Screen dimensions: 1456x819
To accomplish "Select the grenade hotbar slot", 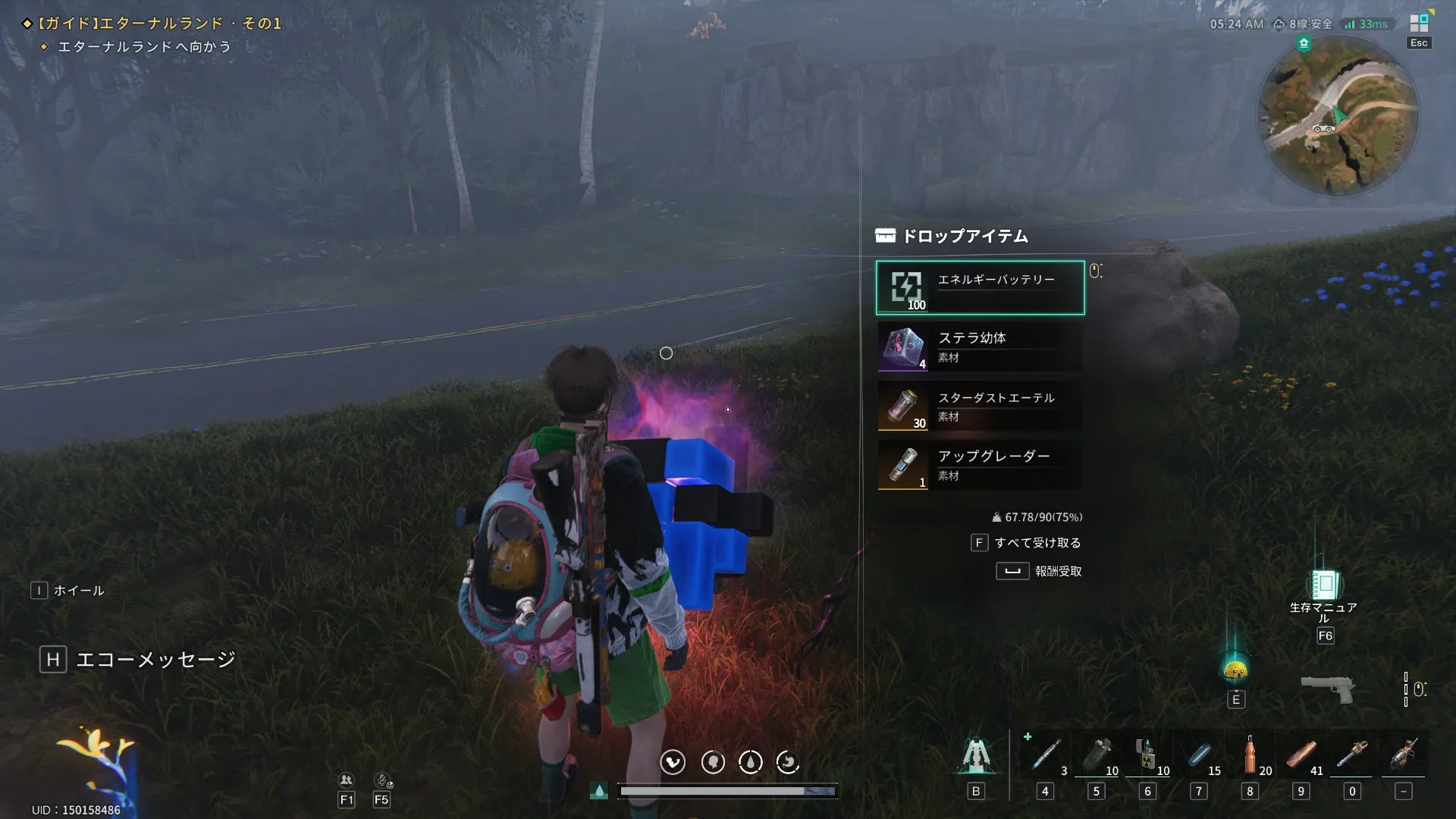I will 1097,755.
